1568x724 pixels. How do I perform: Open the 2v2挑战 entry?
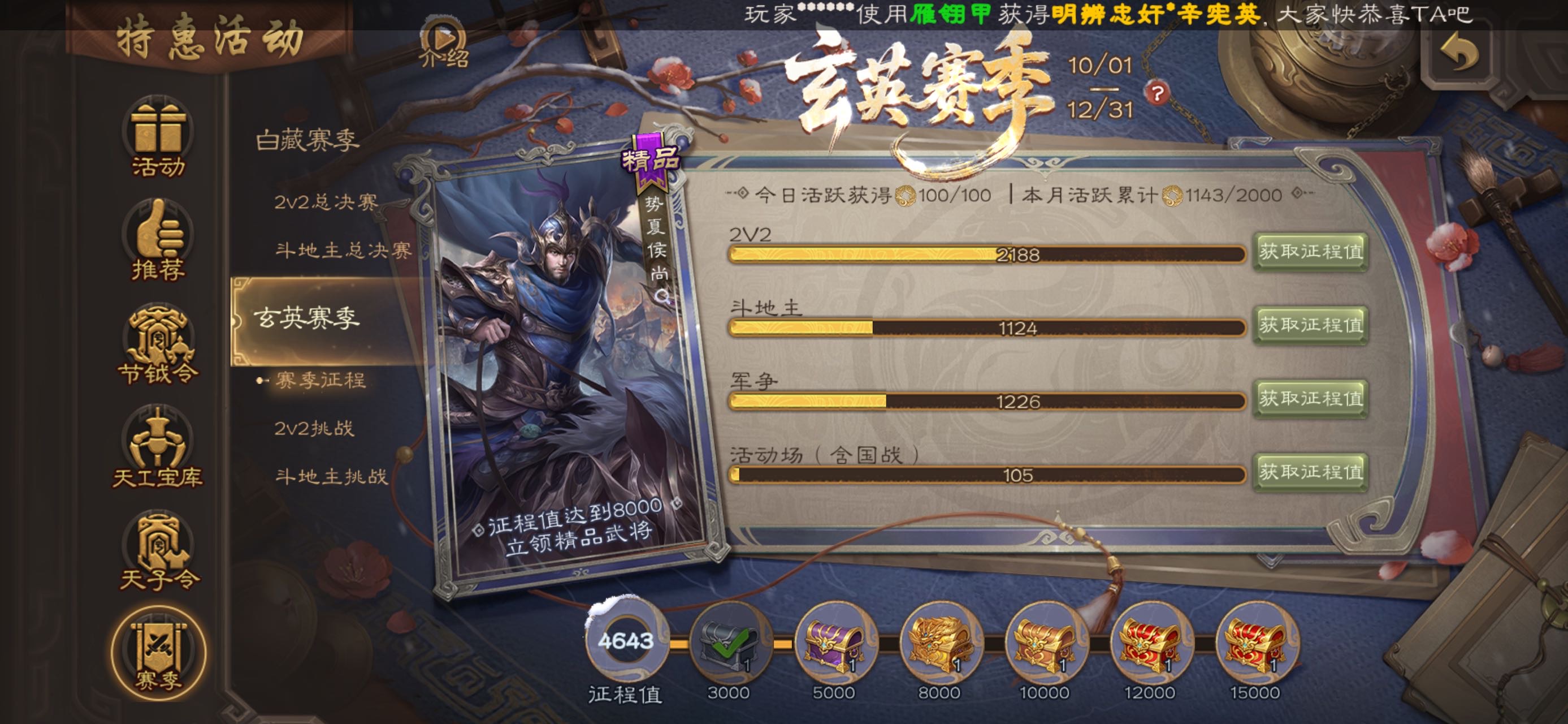(x=314, y=428)
